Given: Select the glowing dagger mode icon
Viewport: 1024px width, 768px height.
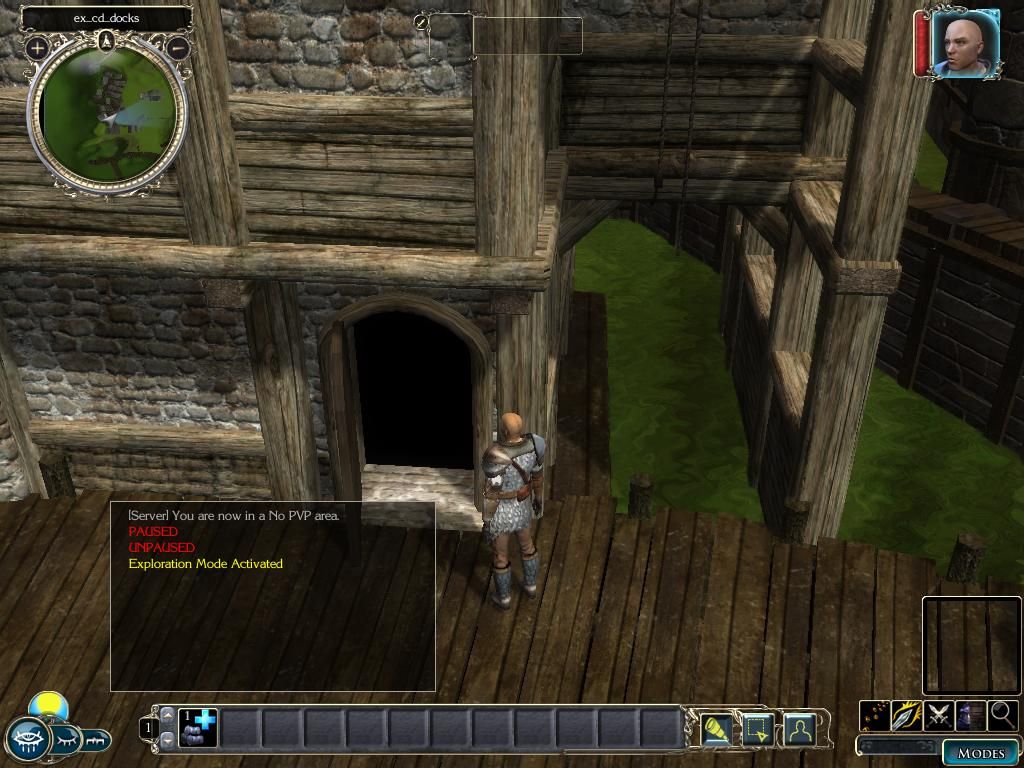Looking at the screenshot, I should 907,715.
